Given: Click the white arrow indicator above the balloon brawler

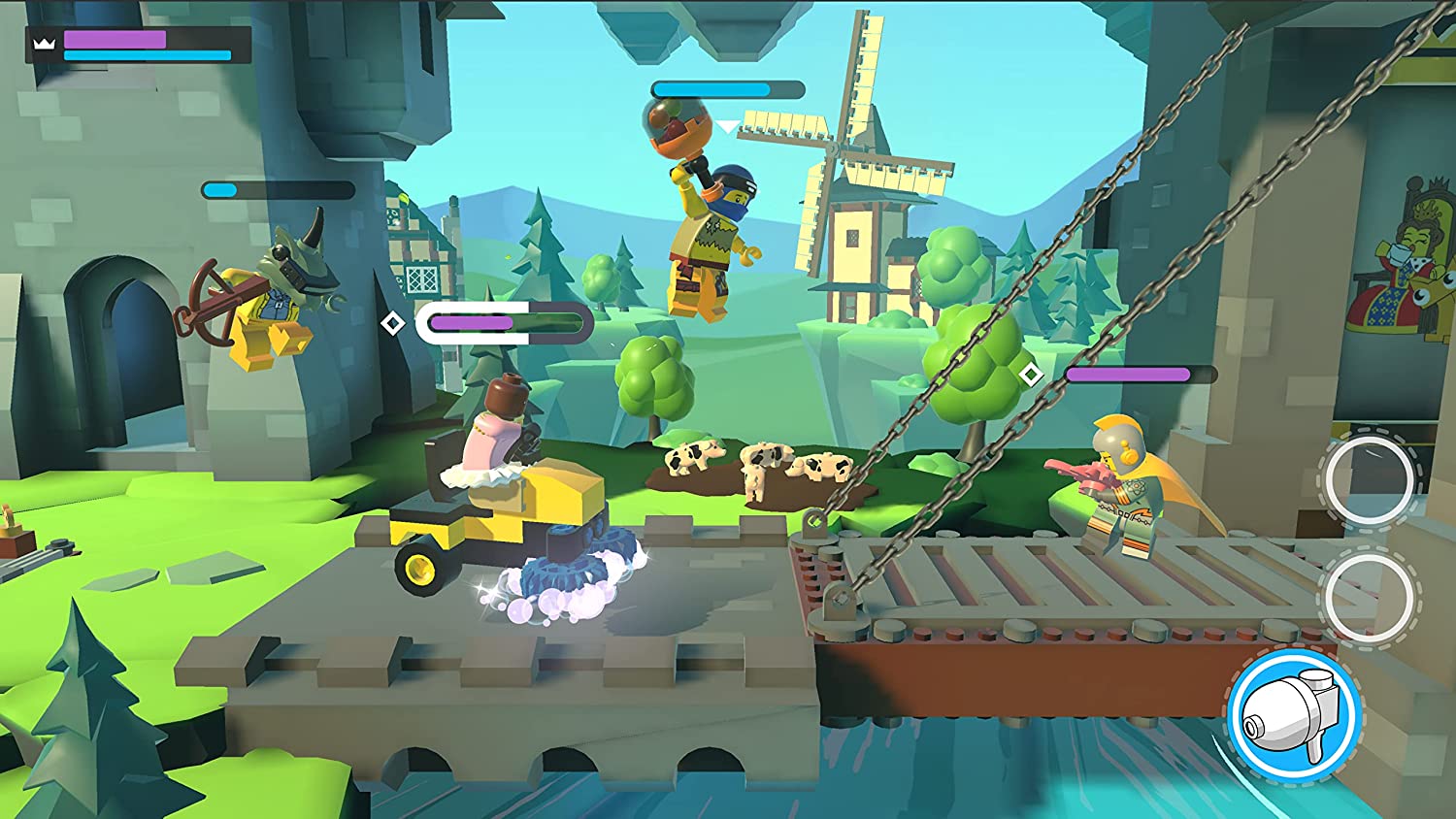Looking at the screenshot, I should pos(726,124).
